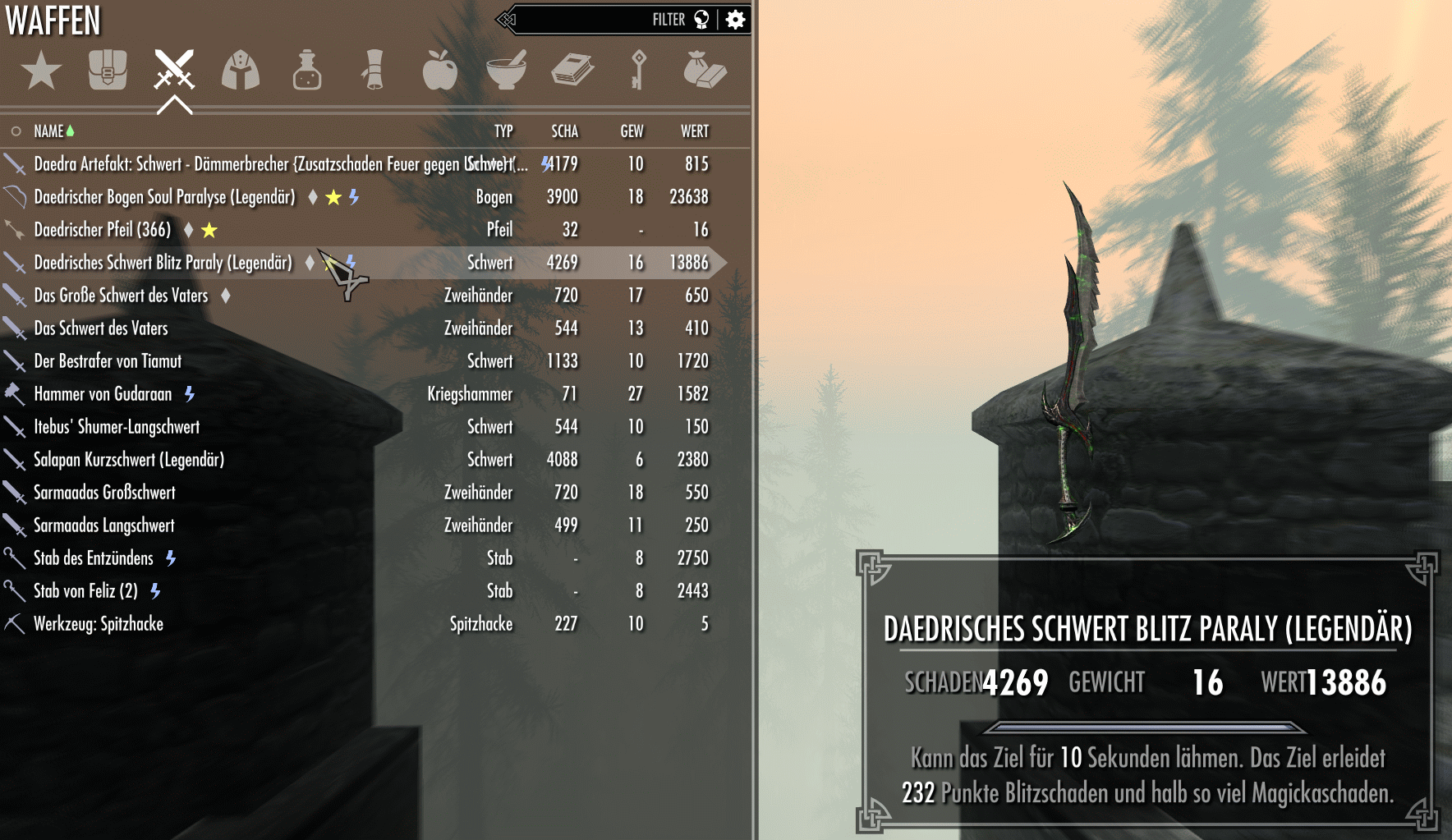Toggle favorite star on Daedrischer Pfeil

pyautogui.click(x=209, y=230)
